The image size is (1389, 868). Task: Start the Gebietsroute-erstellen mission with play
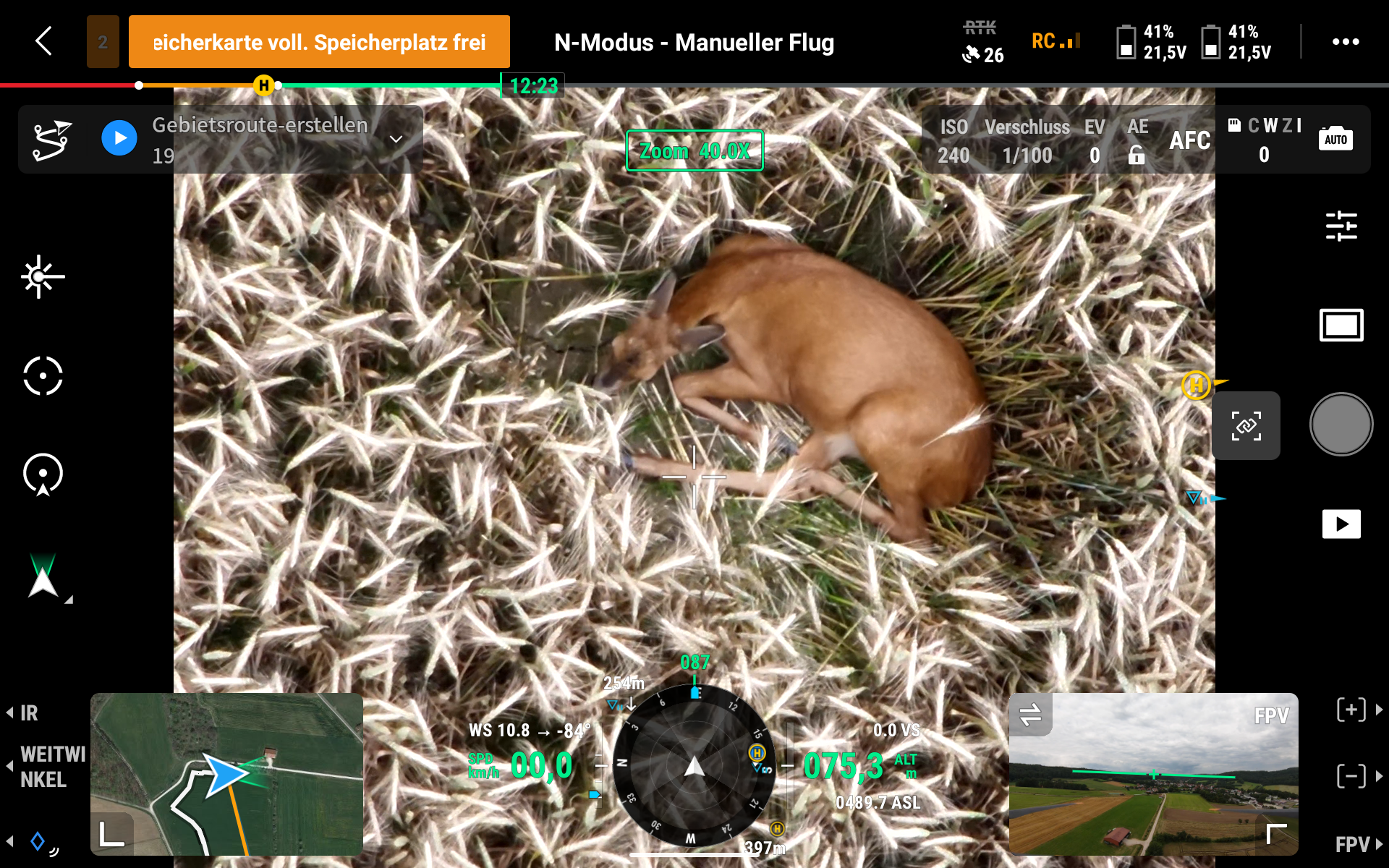point(119,138)
